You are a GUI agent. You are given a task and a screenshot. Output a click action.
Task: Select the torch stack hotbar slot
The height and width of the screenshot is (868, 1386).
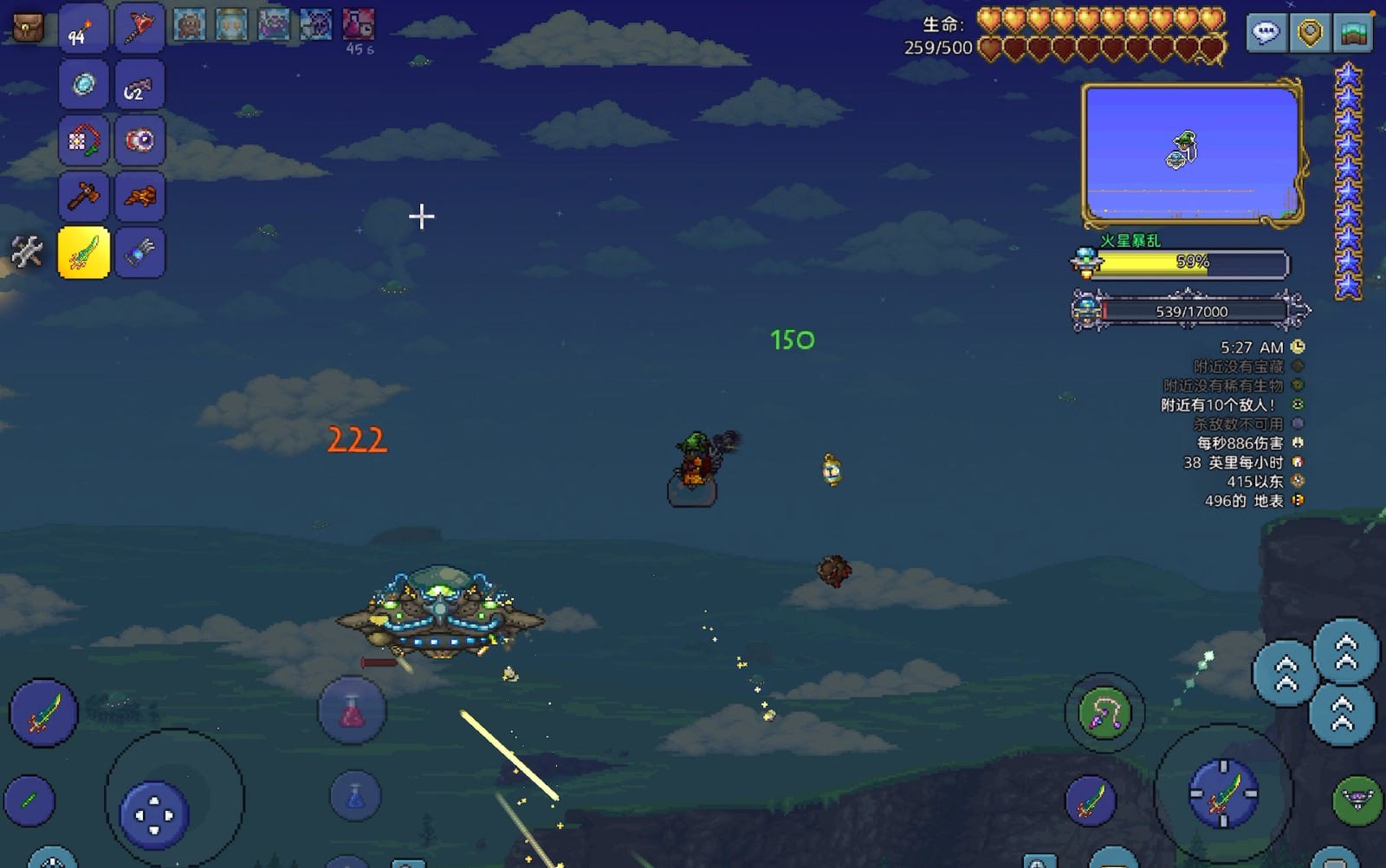[x=83, y=29]
